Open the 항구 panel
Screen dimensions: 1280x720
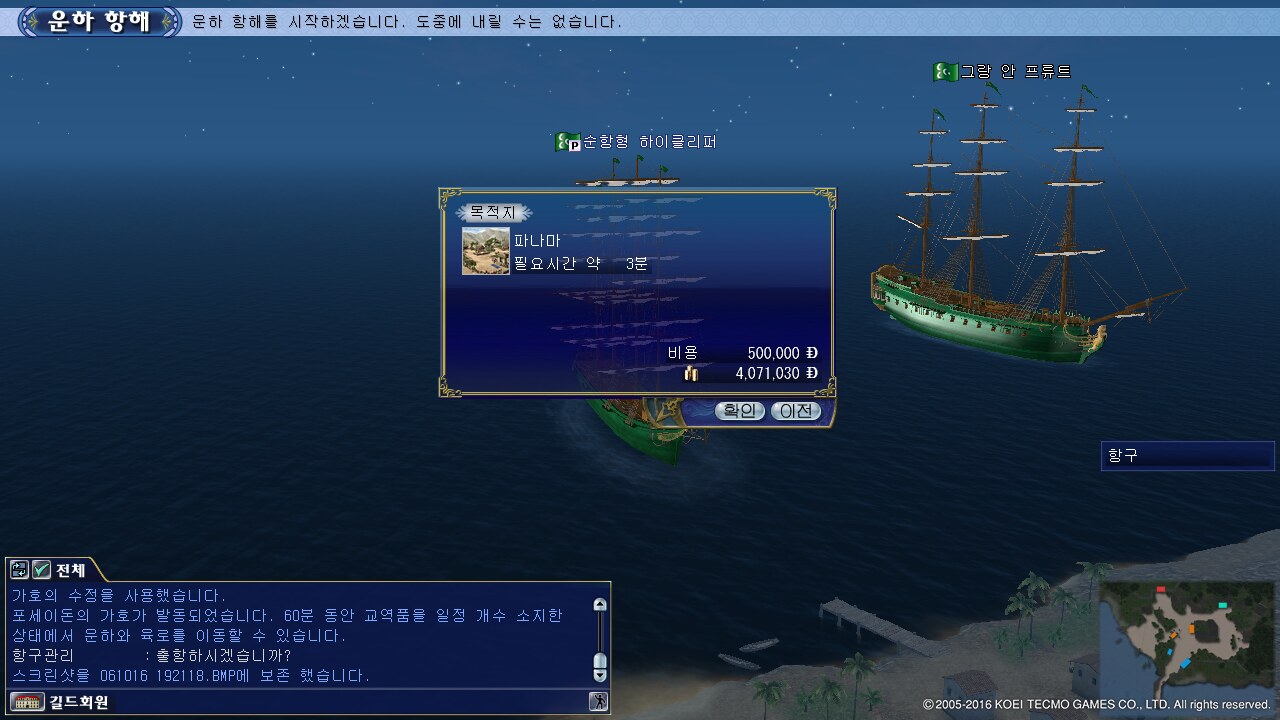click(x=1187, y=456)
